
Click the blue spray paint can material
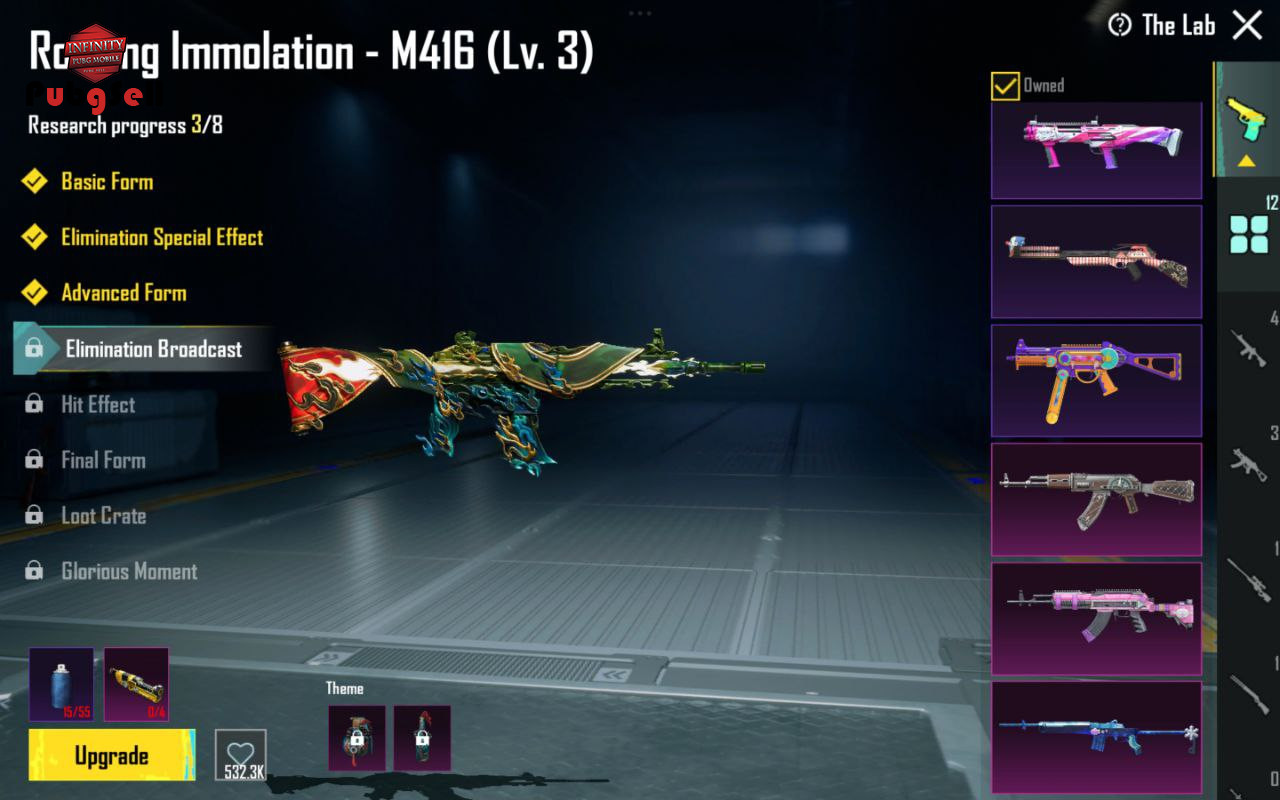[x=61, y=684]
